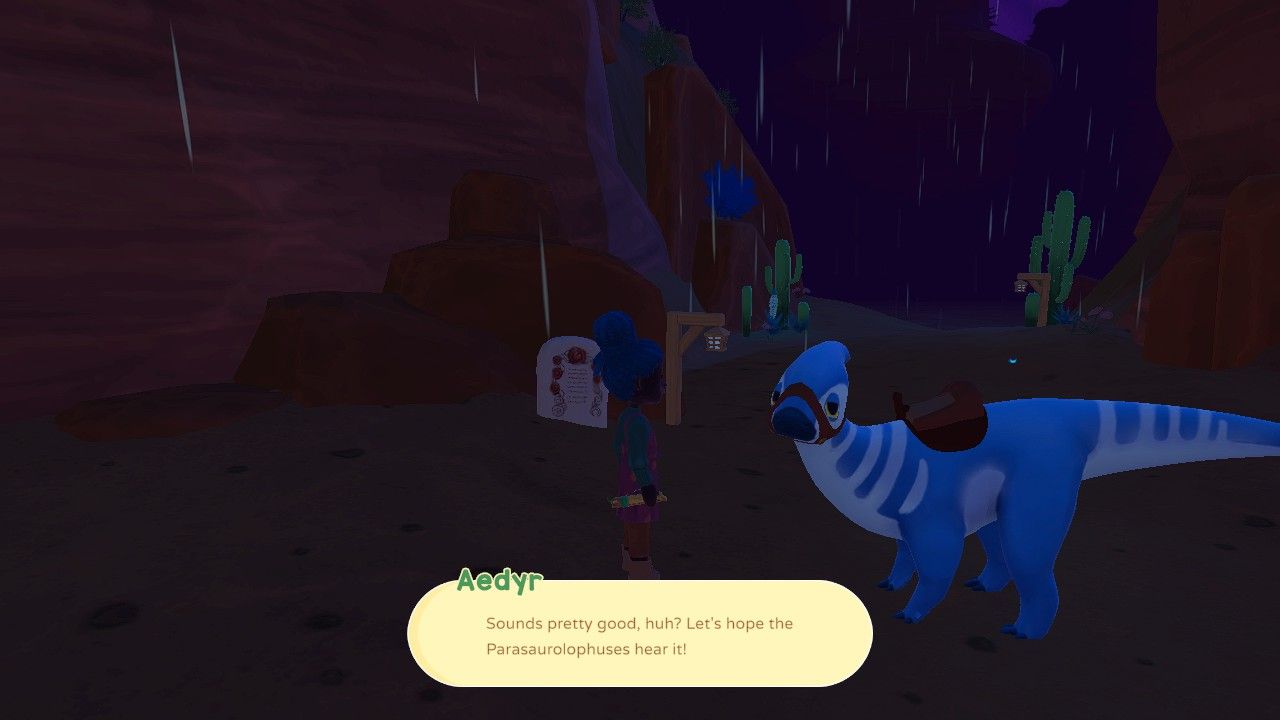Click the lantern hanging beside the sign
The image size is (1280, 720).
tap(715, 342)
